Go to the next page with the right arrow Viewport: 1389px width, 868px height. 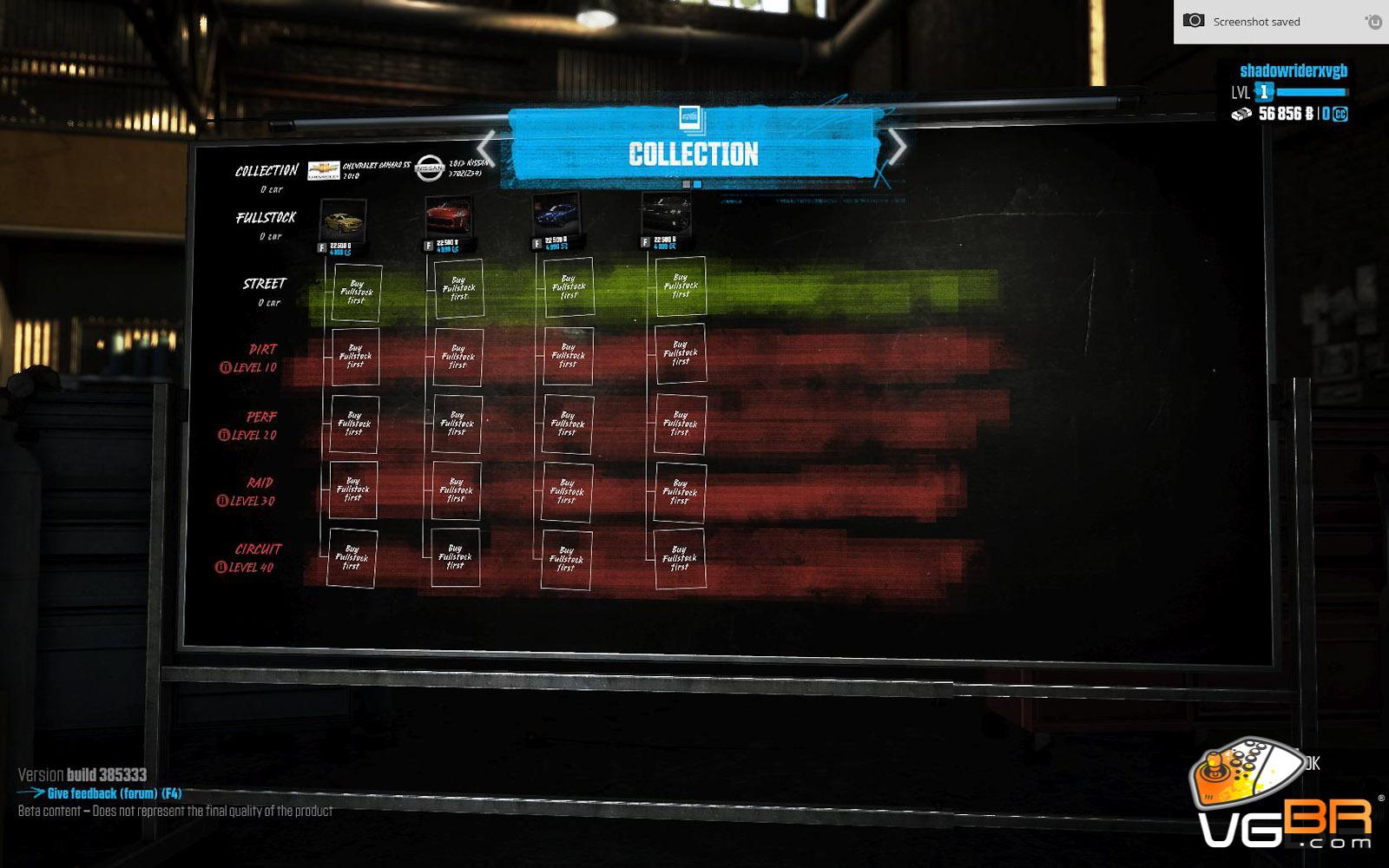[x=898, y=147]
